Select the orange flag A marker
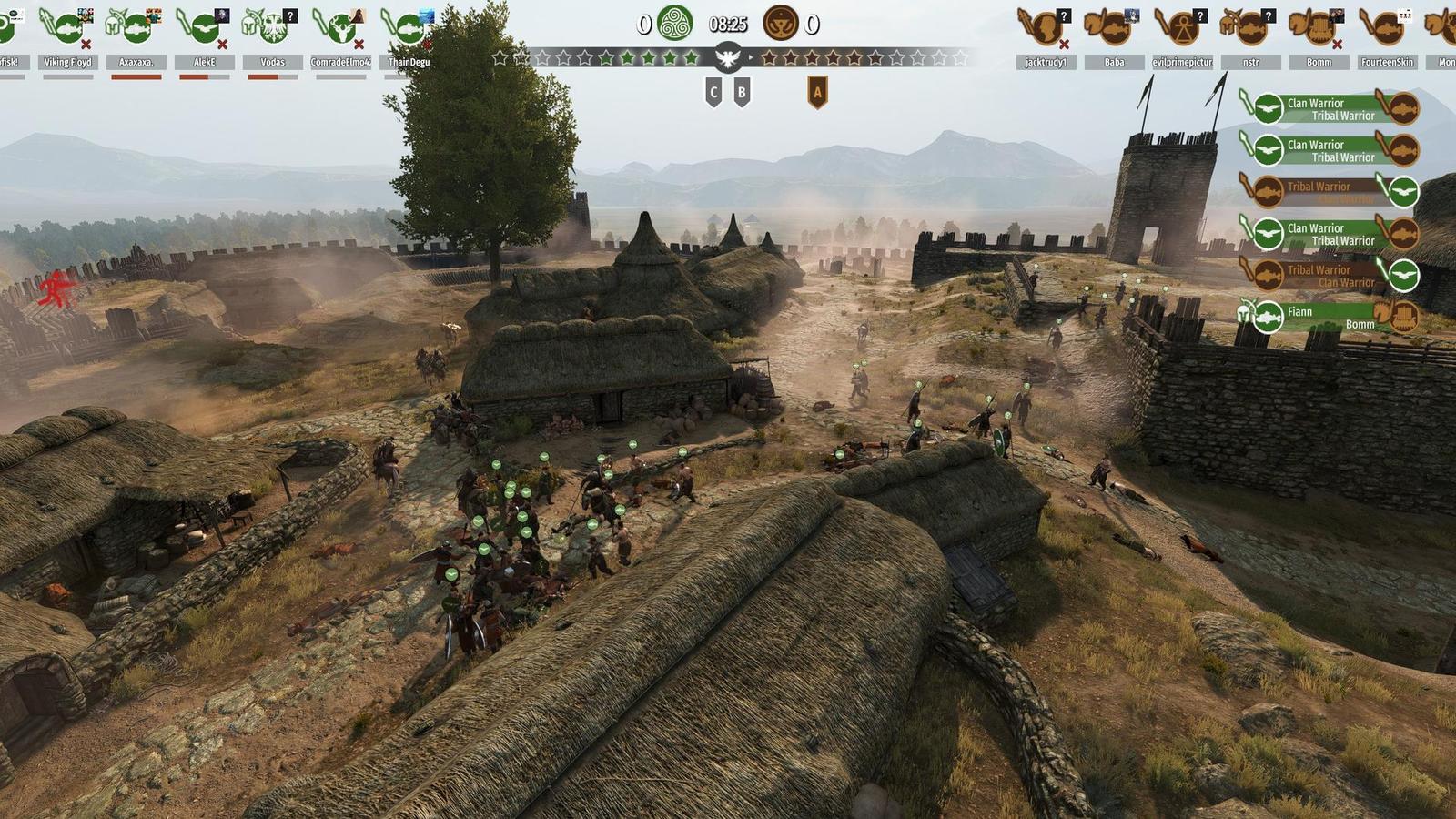The height and width of the screenshot is (819, 1456). [x=817, y=92]
